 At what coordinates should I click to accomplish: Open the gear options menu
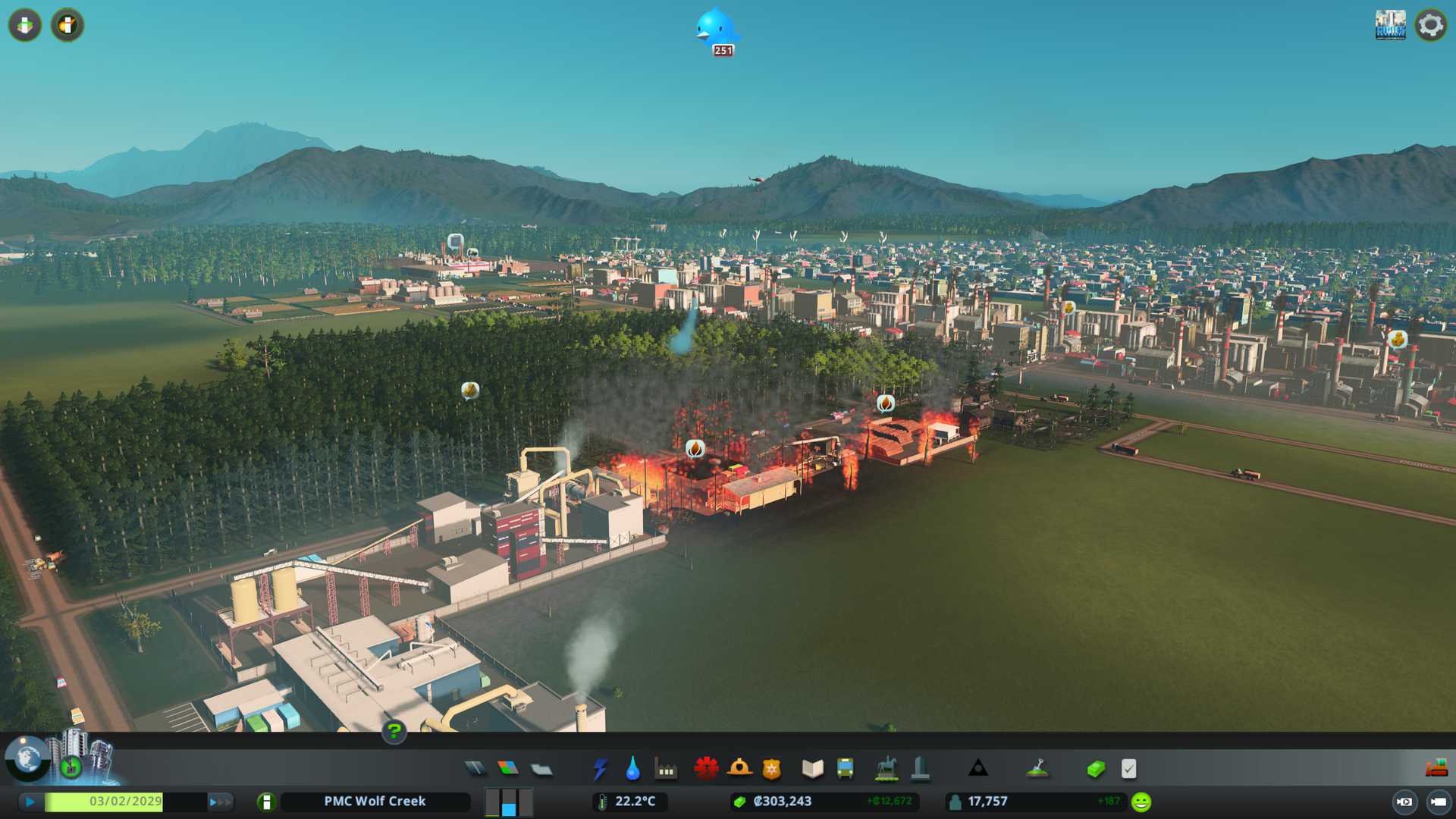[x=1430, y=25]
